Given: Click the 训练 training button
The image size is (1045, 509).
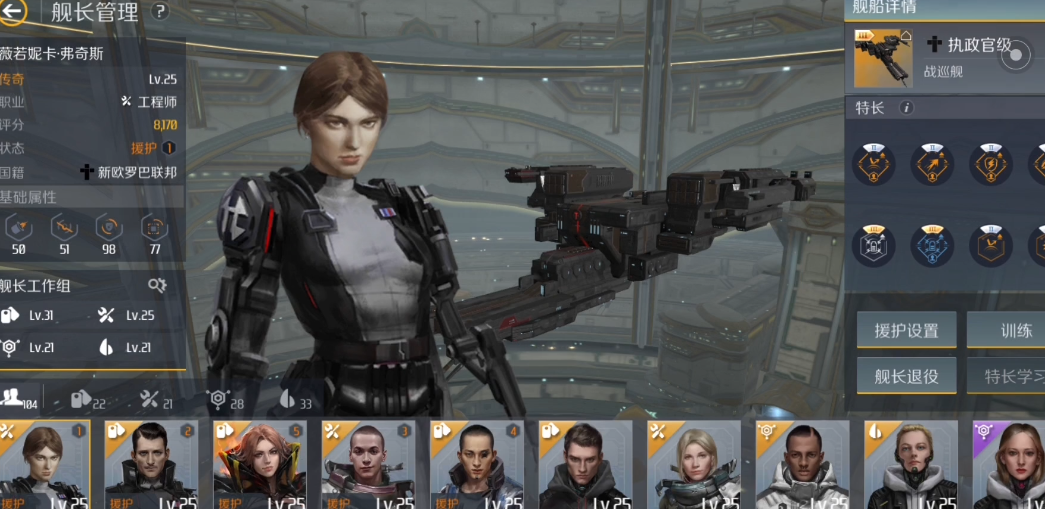Looking at the screenshot, I should [x=1010, y=330].
